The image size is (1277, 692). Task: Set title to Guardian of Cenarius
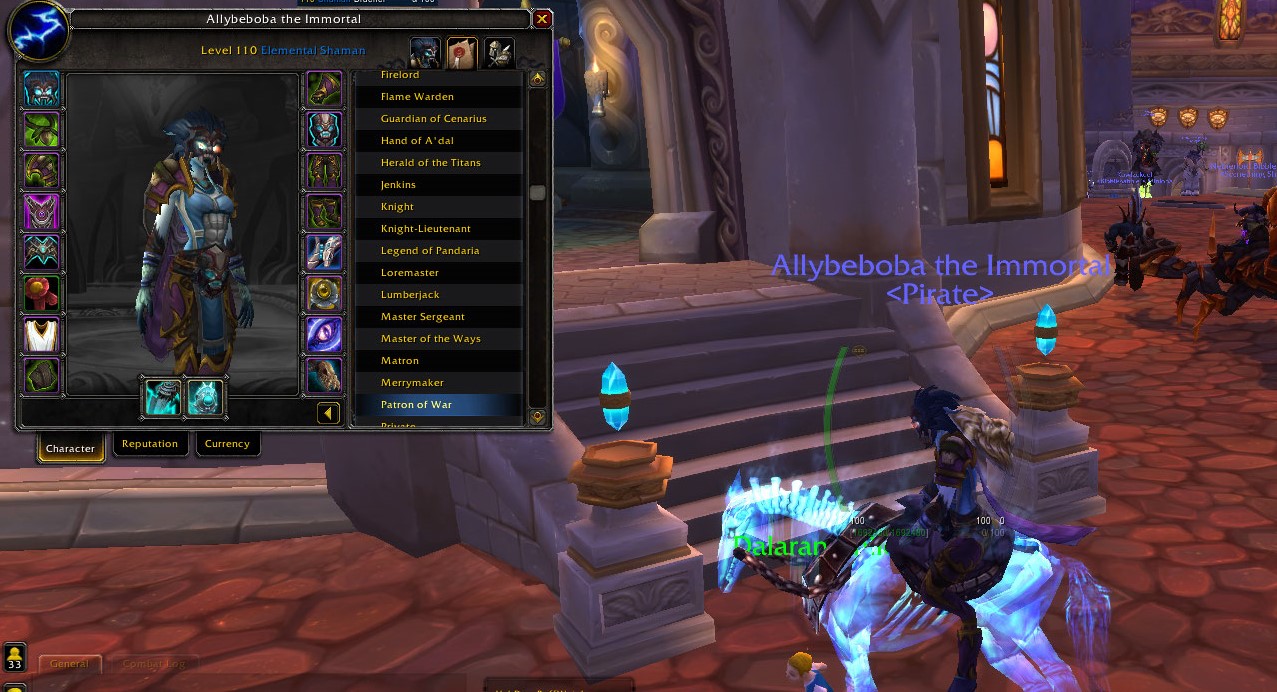tap(433, 119)
